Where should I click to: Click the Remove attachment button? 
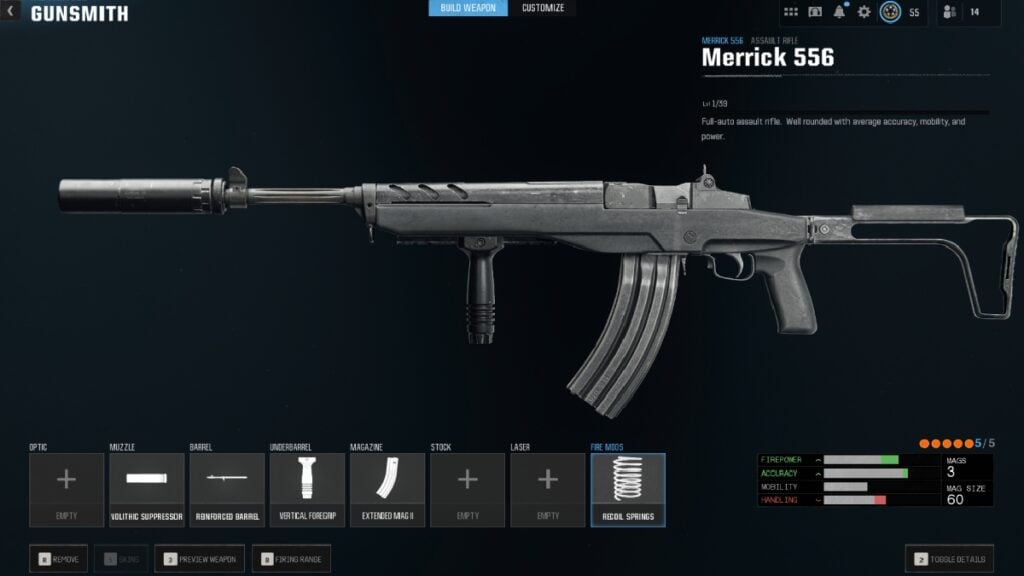[x=59, y=559]
